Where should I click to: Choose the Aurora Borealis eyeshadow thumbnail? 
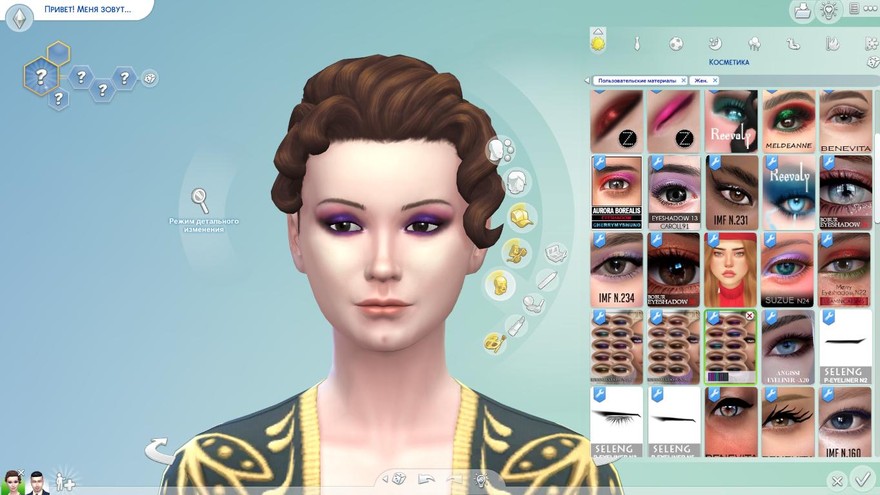(x=616, y=192)
